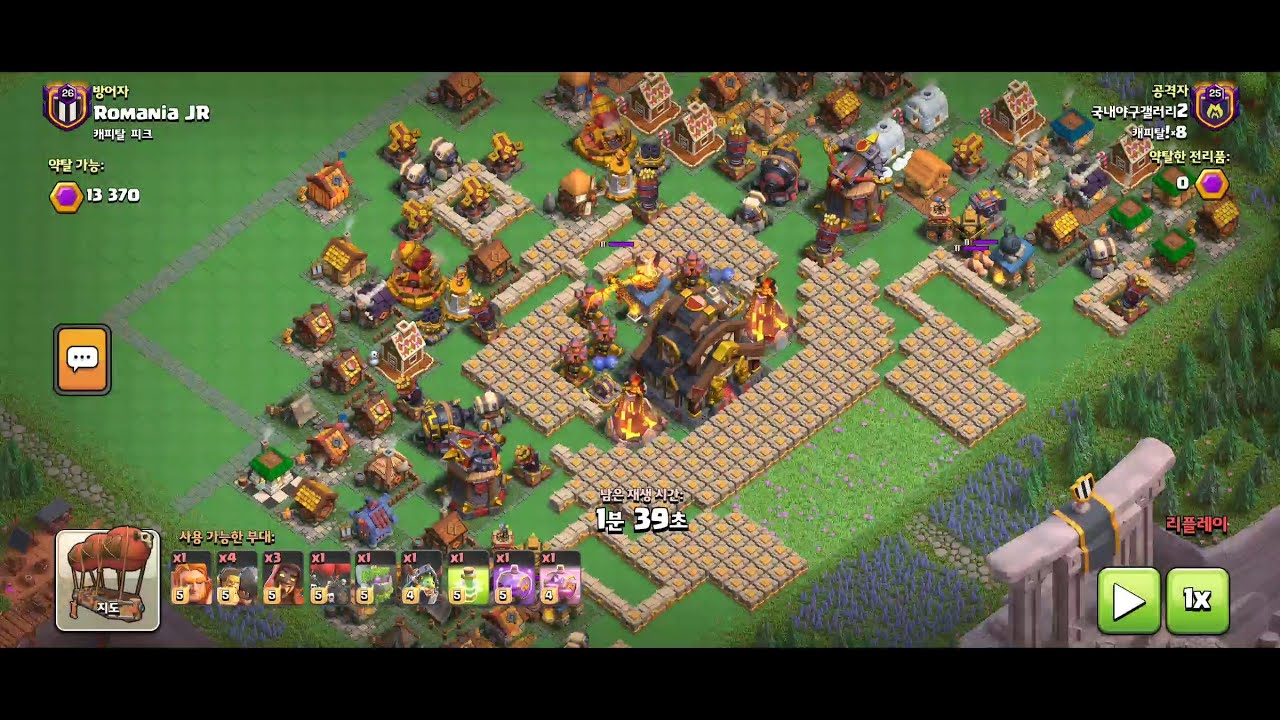Choose the x4 Battle Ram troop card
This screenshot has width=1280, height=720.
pyautogui.click(x=238, y=578)
